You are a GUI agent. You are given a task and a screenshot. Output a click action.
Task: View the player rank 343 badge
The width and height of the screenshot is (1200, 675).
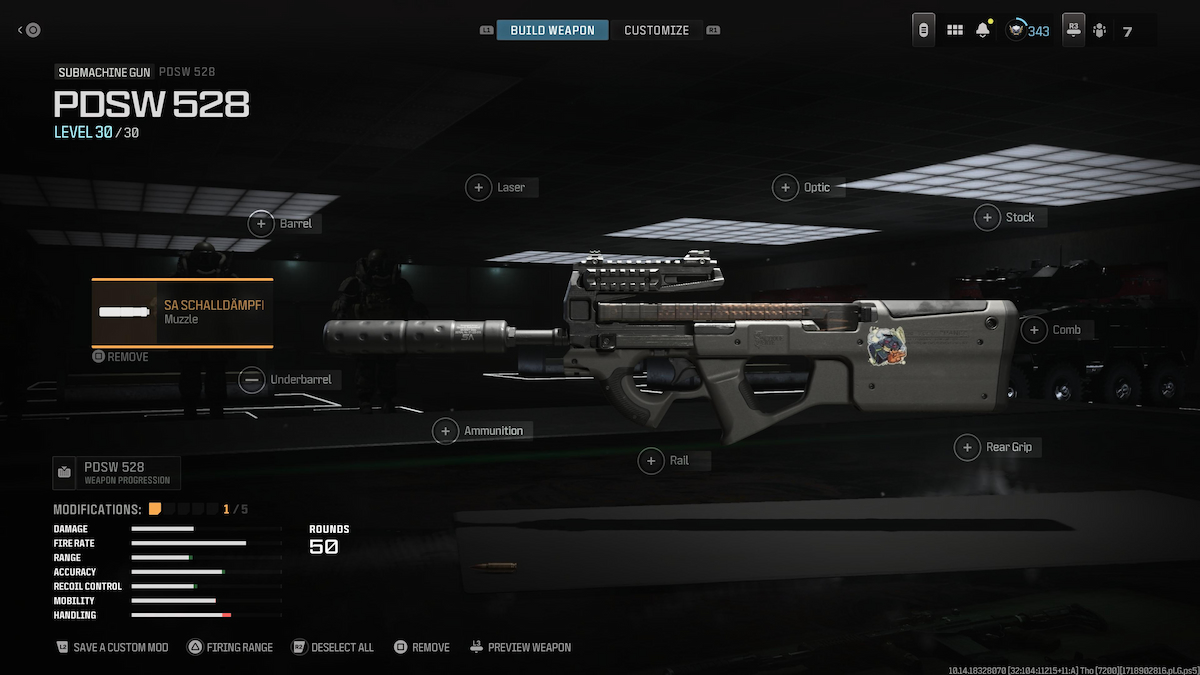tap(1028, 31)
